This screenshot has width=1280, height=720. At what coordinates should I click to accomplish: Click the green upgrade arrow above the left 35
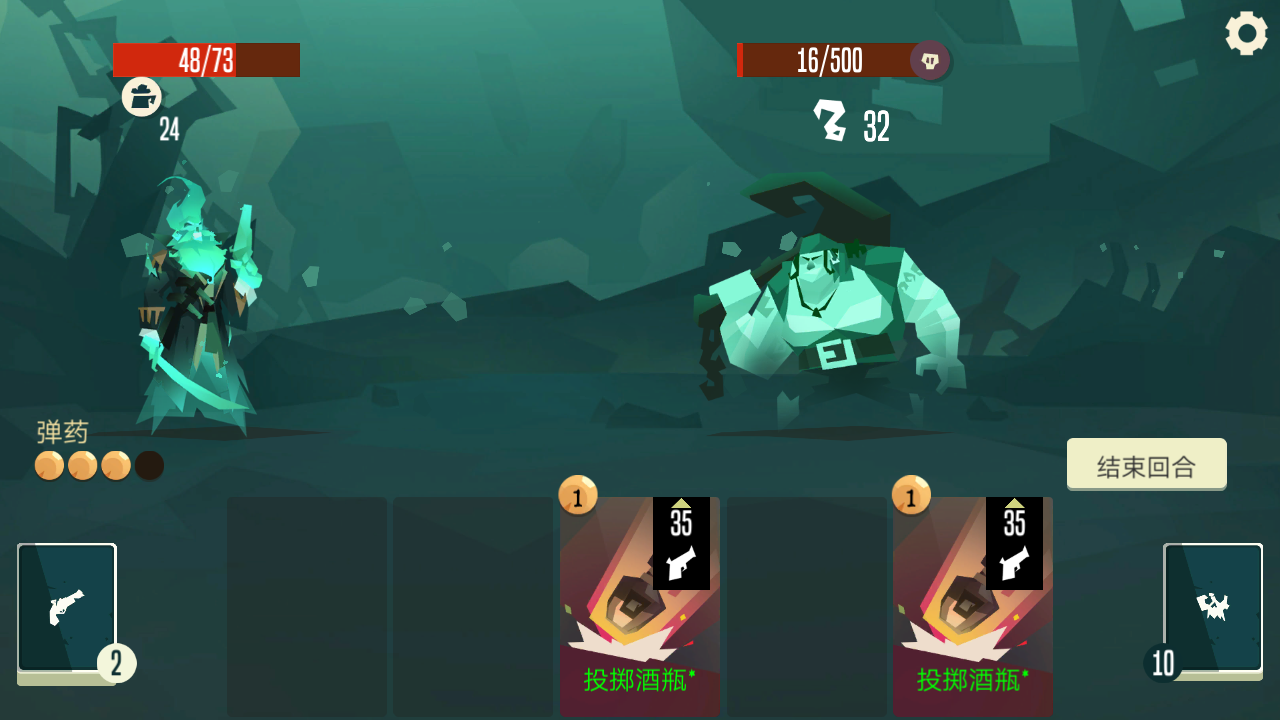684,505
